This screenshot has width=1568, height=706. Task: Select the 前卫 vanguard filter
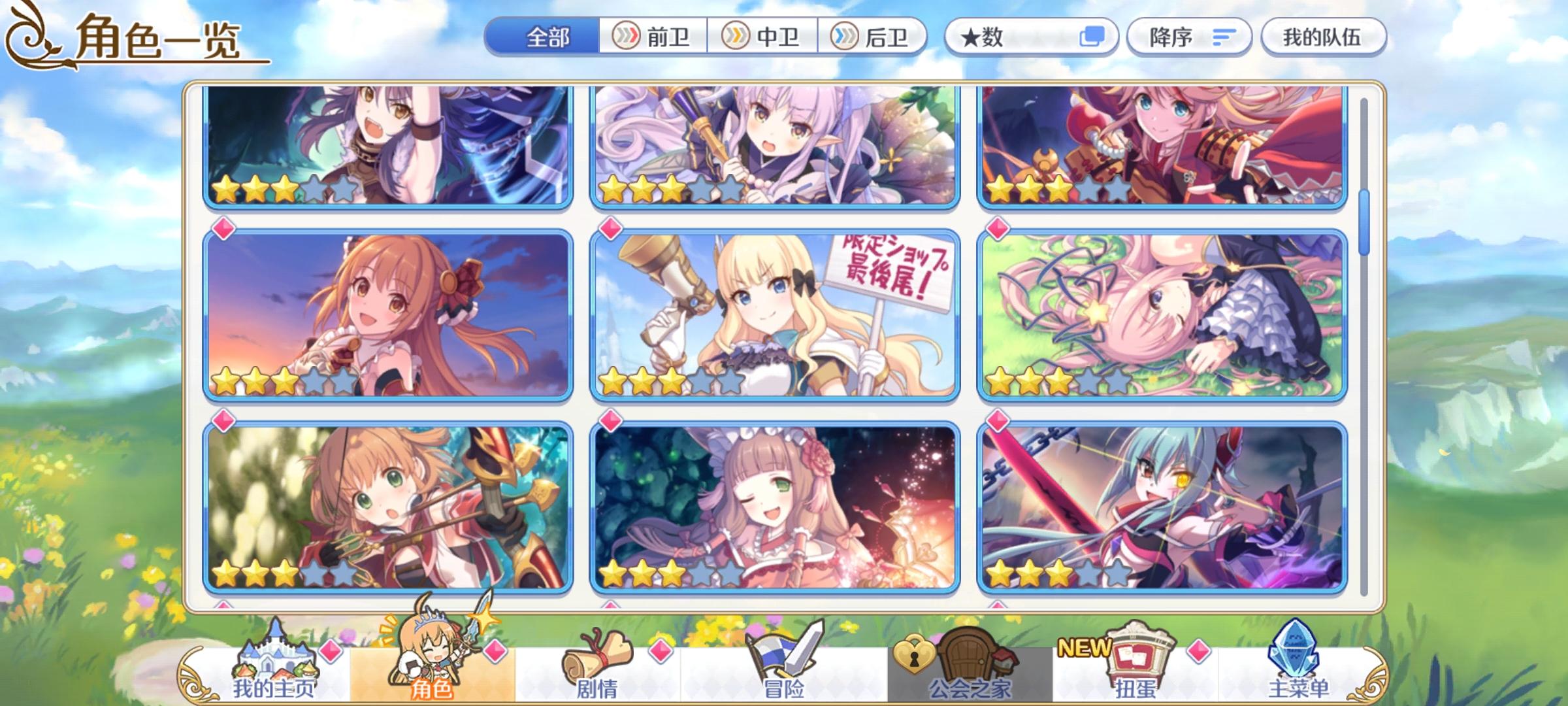pyautogui.click(x=653, y=37)
